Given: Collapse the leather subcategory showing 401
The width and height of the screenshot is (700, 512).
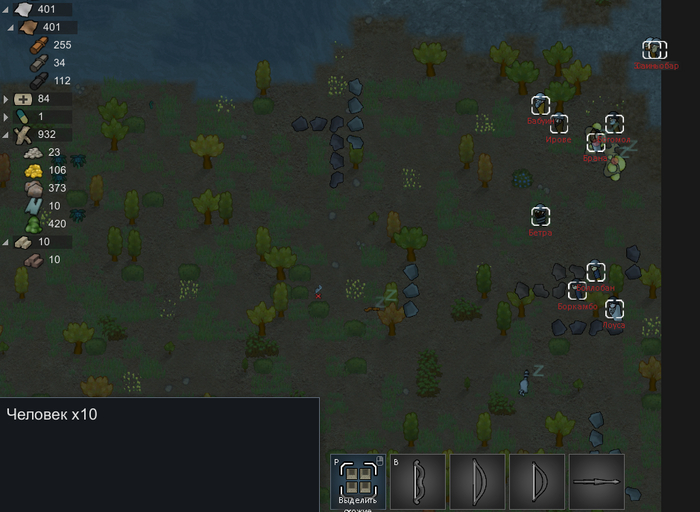Looking at the screenshot, I should click(12, 27).
